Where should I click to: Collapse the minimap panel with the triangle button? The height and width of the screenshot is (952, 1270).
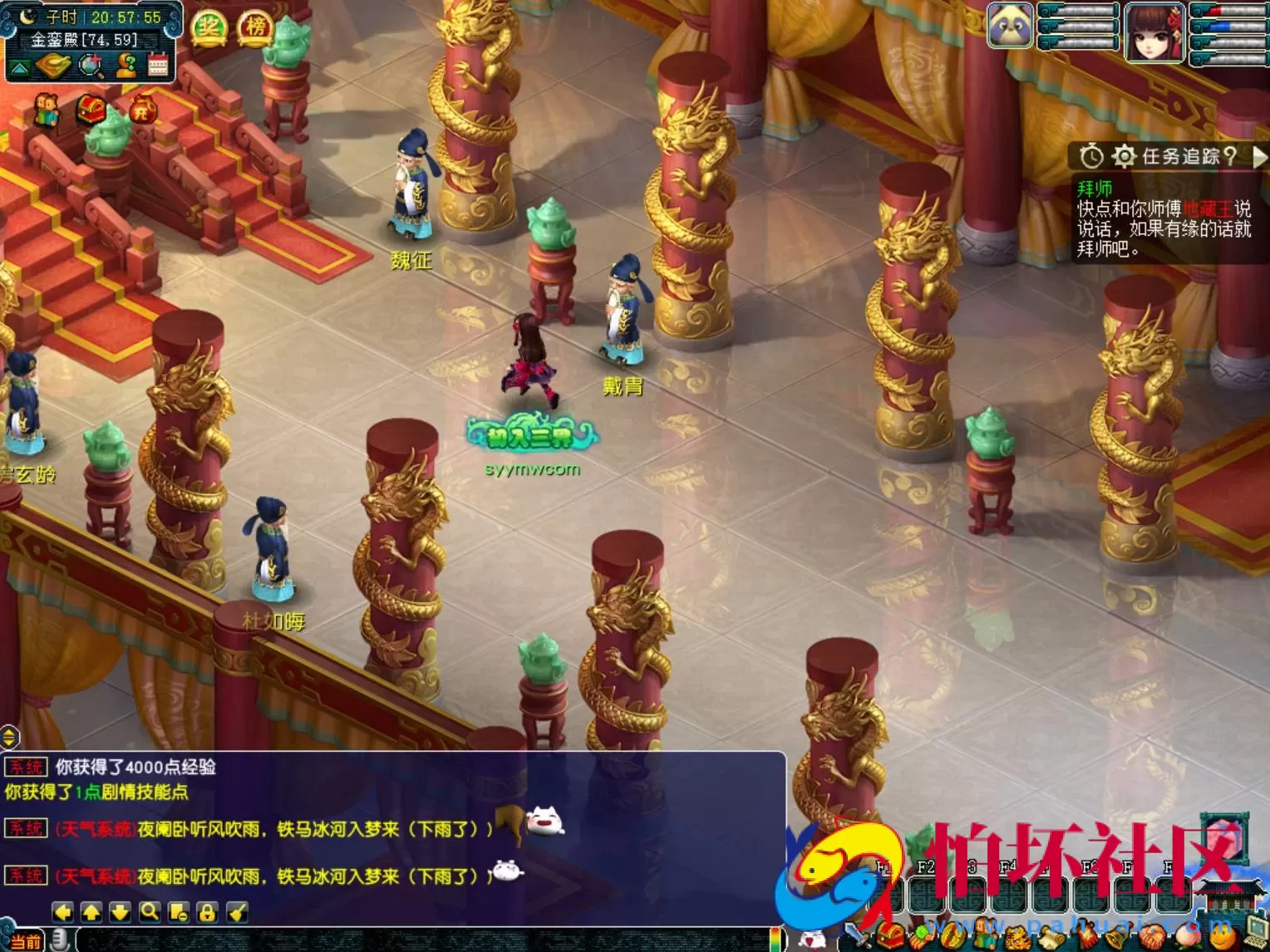(x=19, y=66)
